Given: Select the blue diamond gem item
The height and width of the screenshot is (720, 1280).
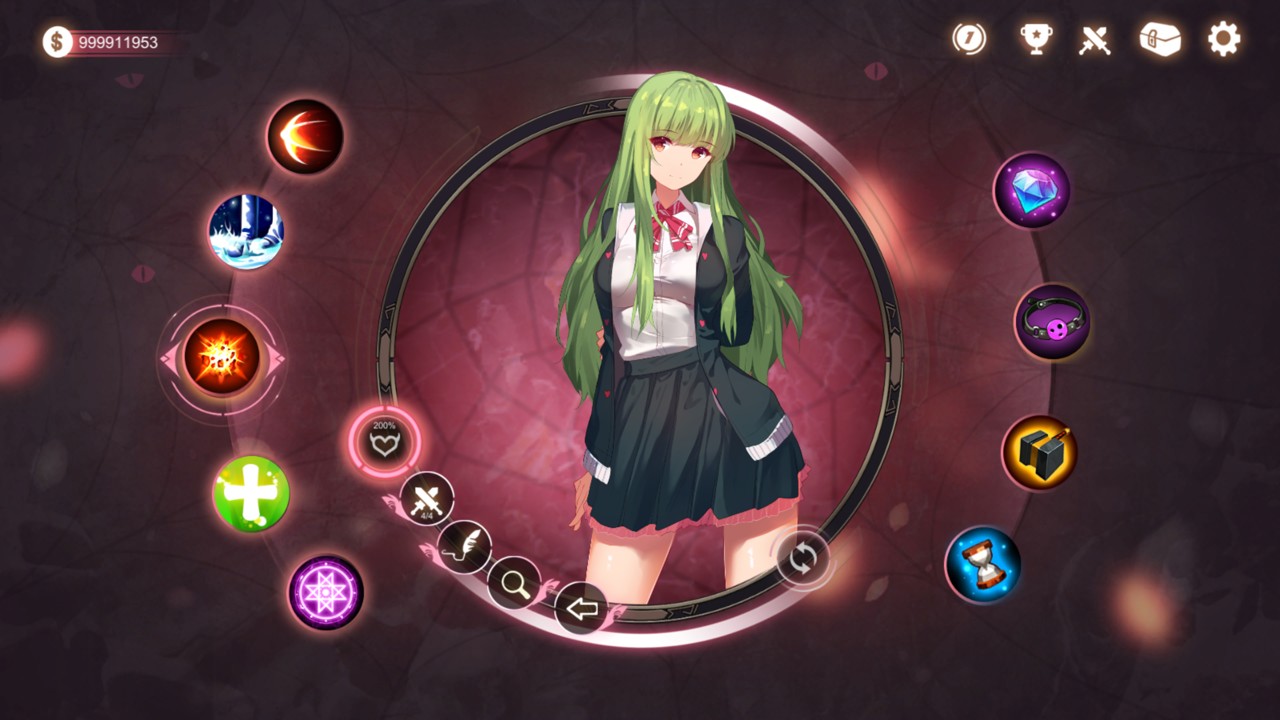Looking at the screenshot, I should [1031, 190].
